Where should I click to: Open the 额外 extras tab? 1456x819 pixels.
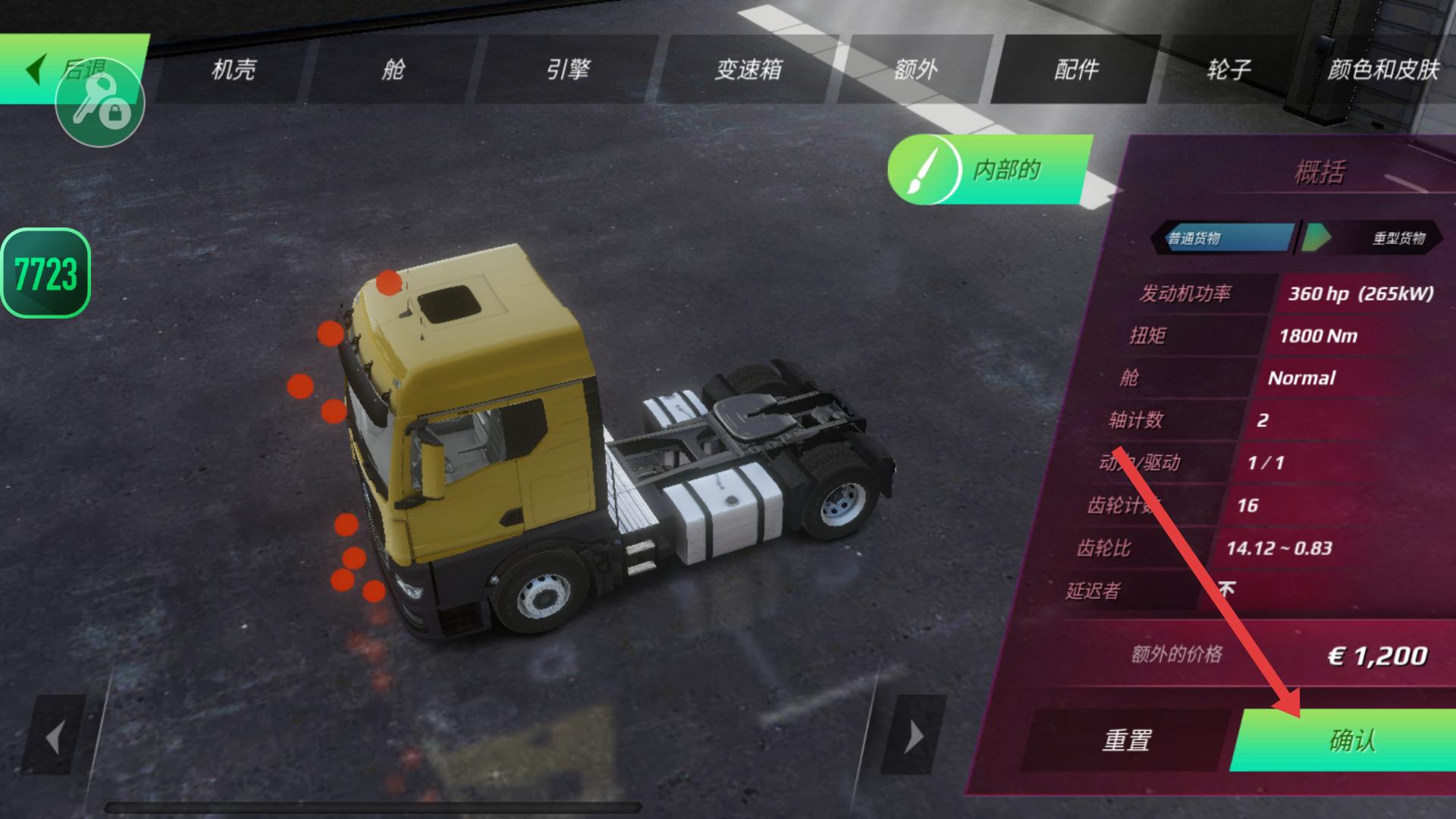(915, 70)
